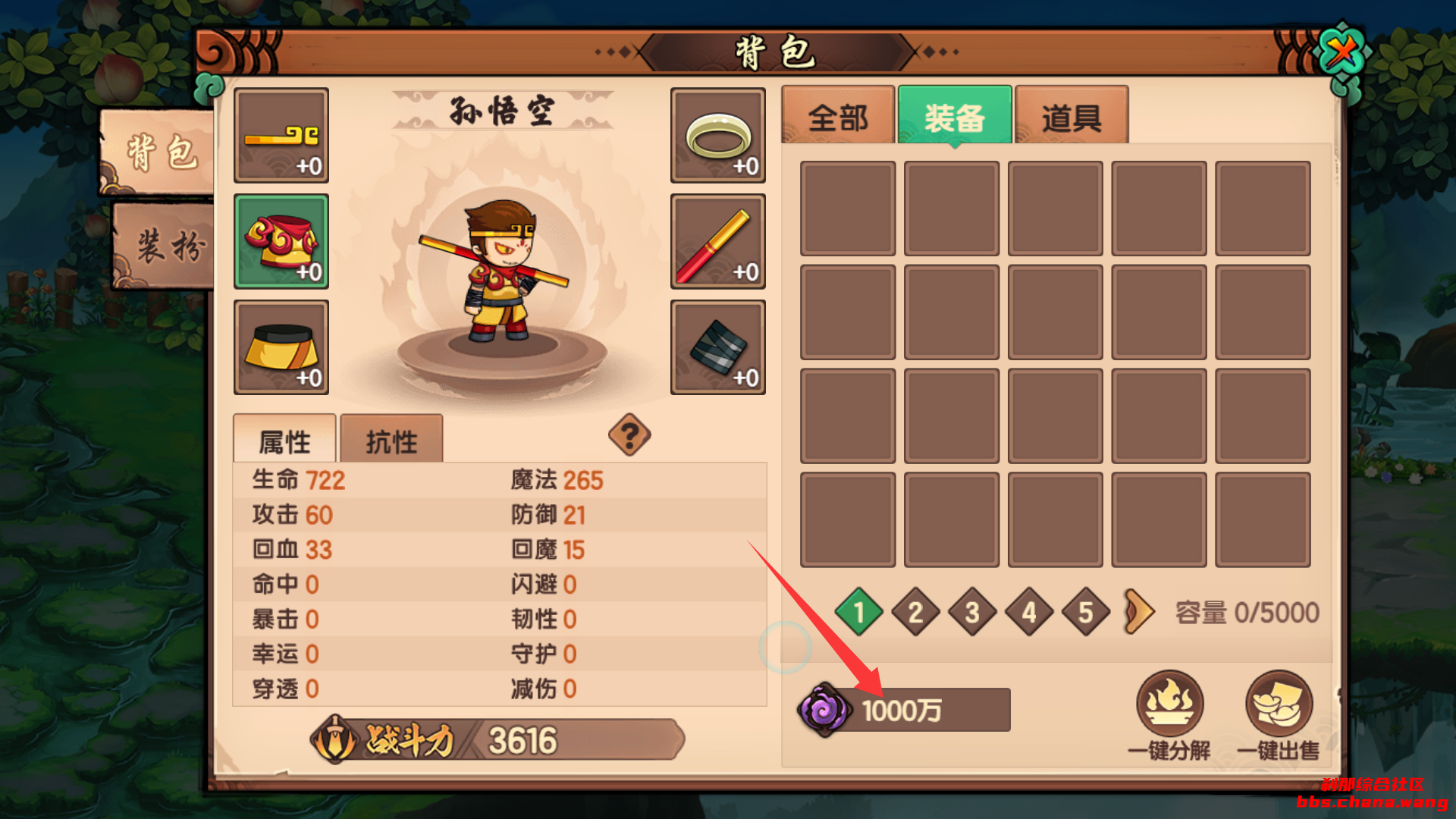Click the equipped red armor slot icon
Viewport: 1456px width, 819px height.
click(x=281, y=240)
